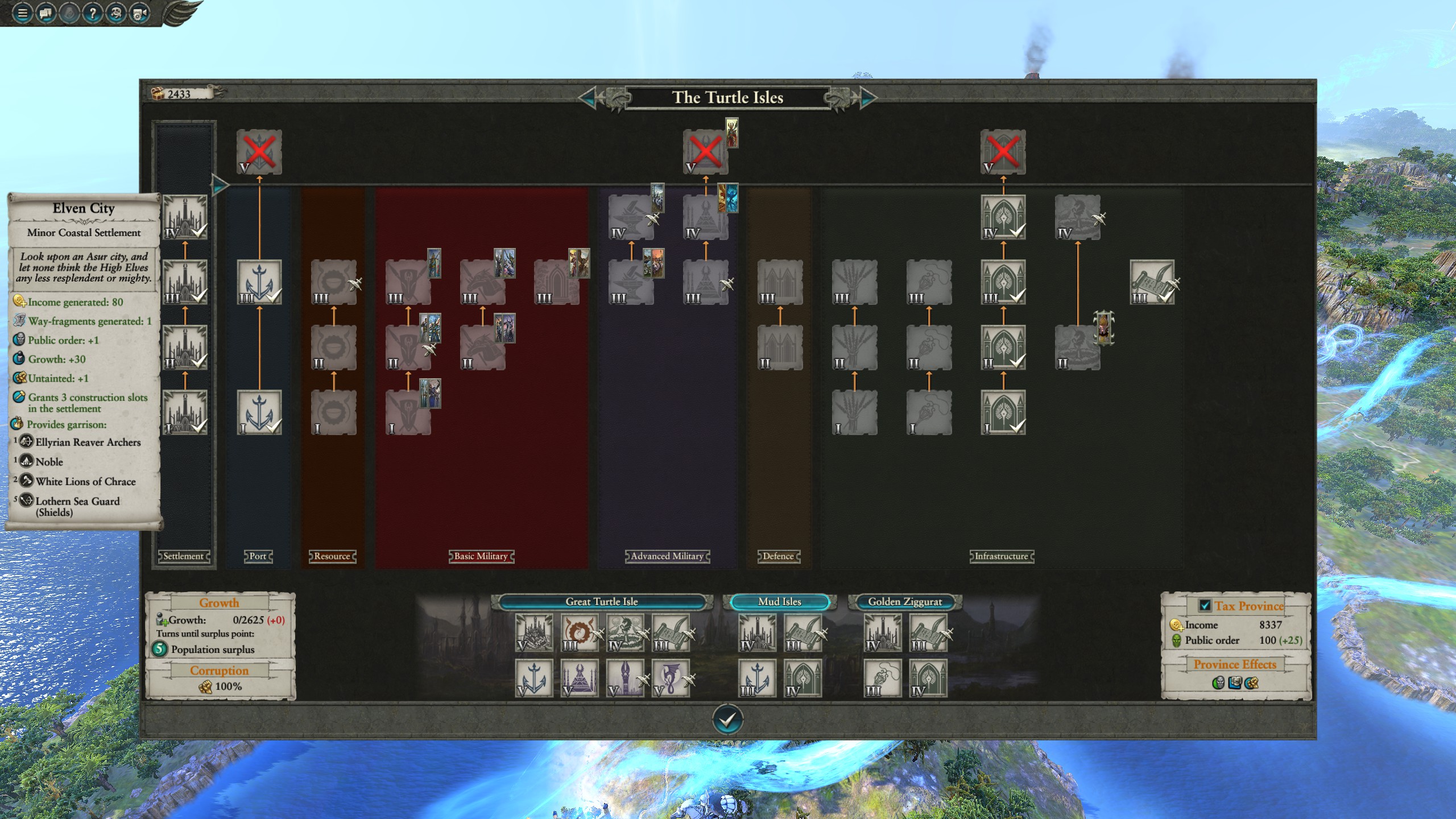The height and width of the screenshot is (819, 1456).
Task: Select the tier I port anchor building
Action: pyautogui.click(x=259, y=412)
